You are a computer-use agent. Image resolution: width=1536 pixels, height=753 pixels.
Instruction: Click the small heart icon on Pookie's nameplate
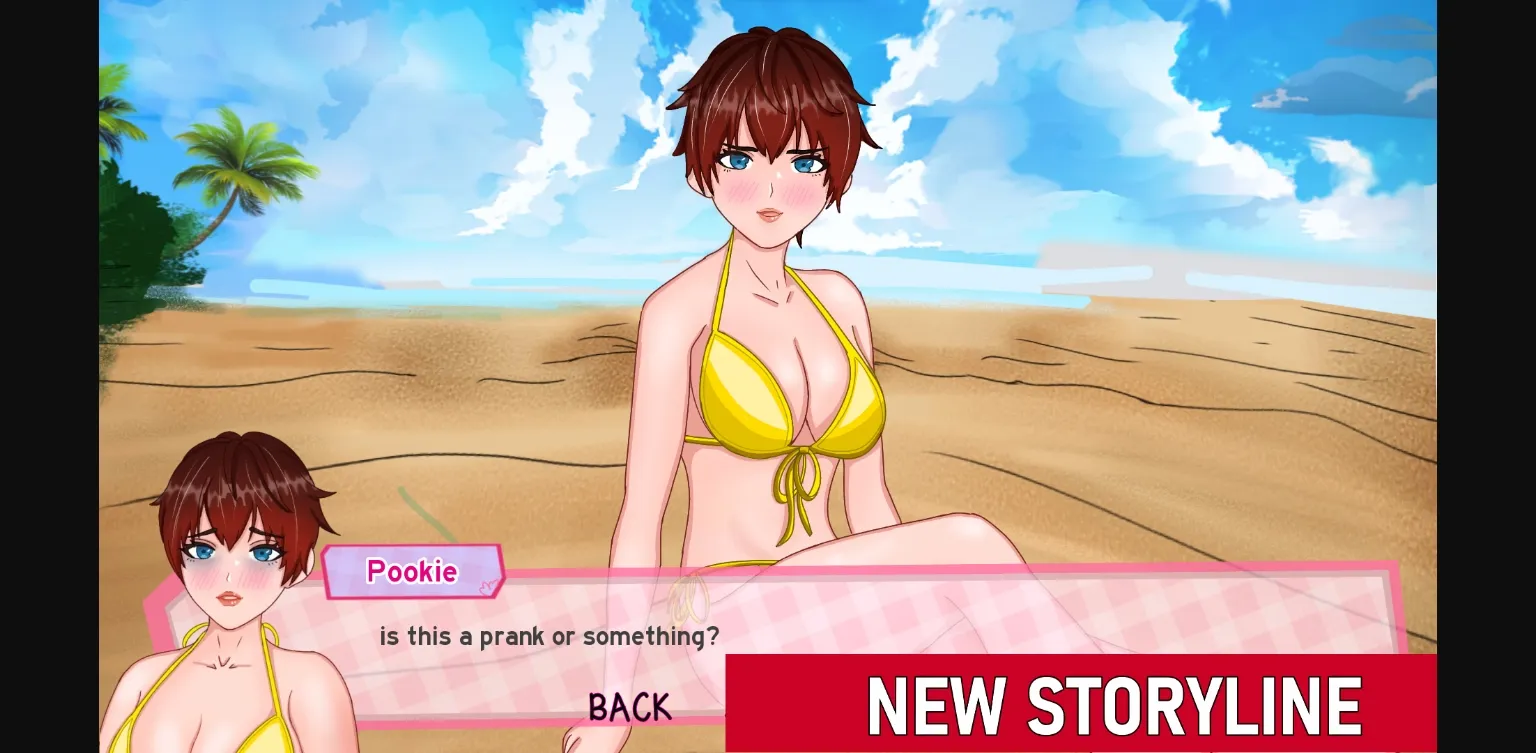coord(488,586)
